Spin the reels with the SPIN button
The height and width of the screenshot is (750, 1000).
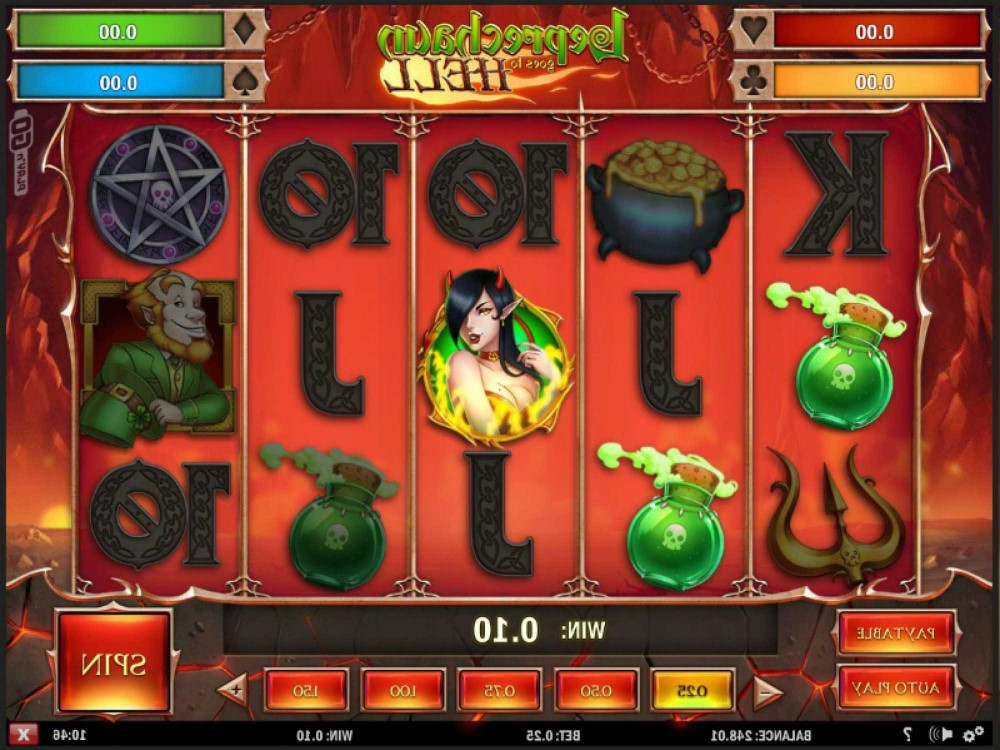click(113, 662)
